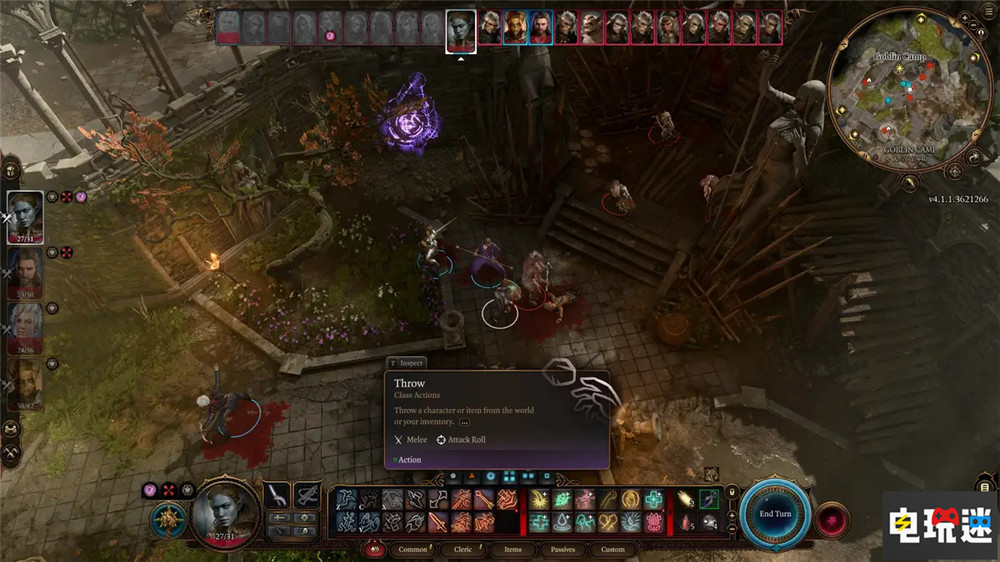The width and height of the screenshot is (1000, 562).
Task: End the current turn
Action: (775, 513)
